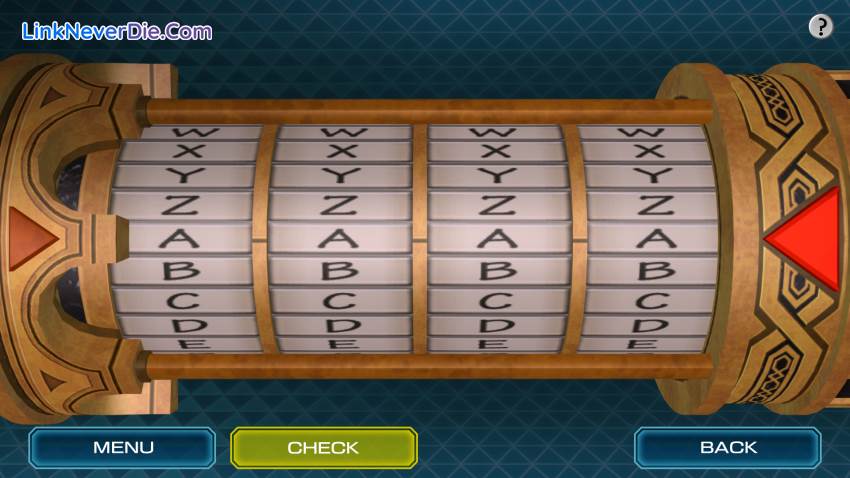Open the MENU button
This screenshot has height=478, width=850.
click(x=123, y=447)
